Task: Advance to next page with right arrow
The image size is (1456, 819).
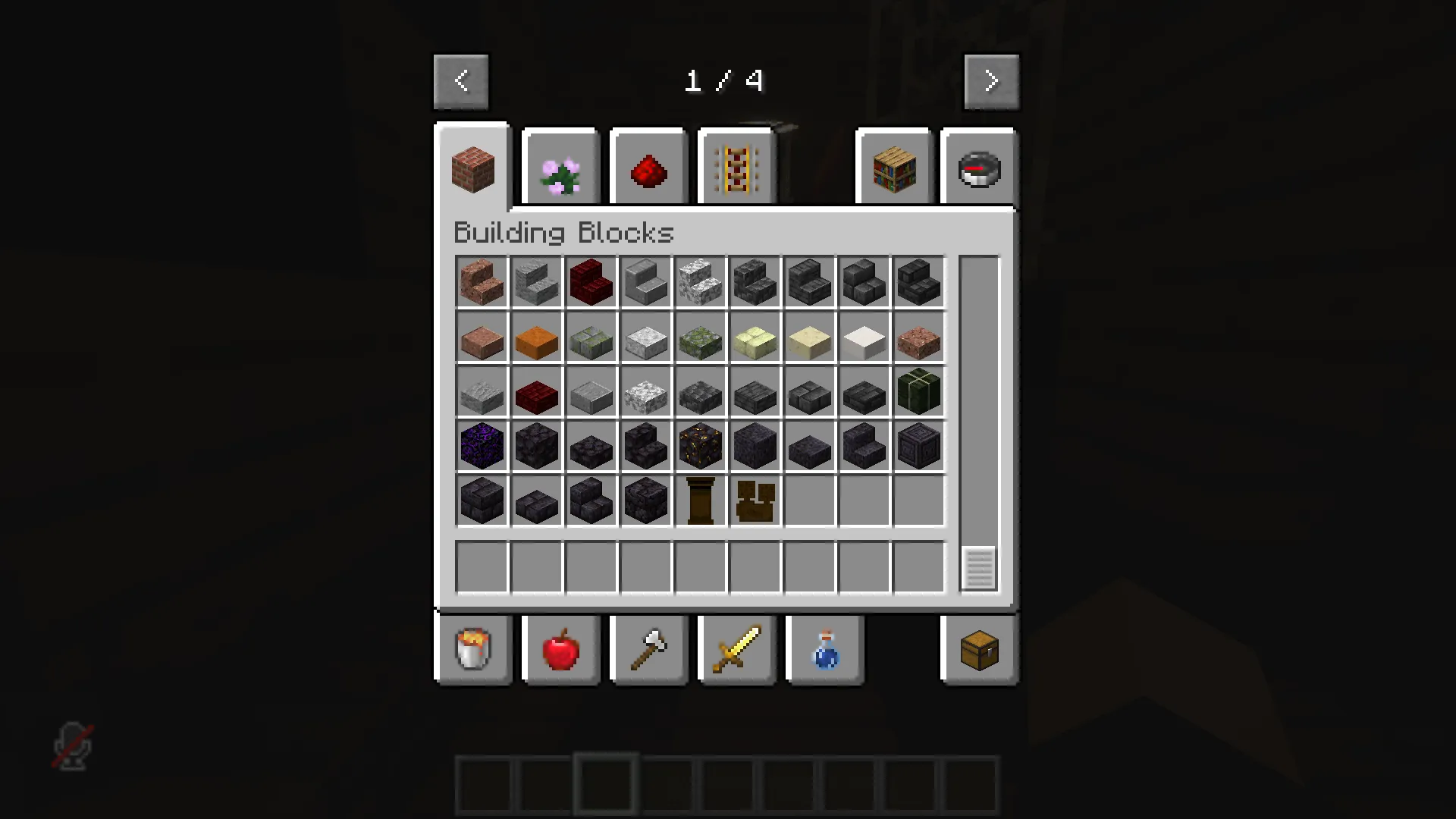Action: tap(991, 80)
